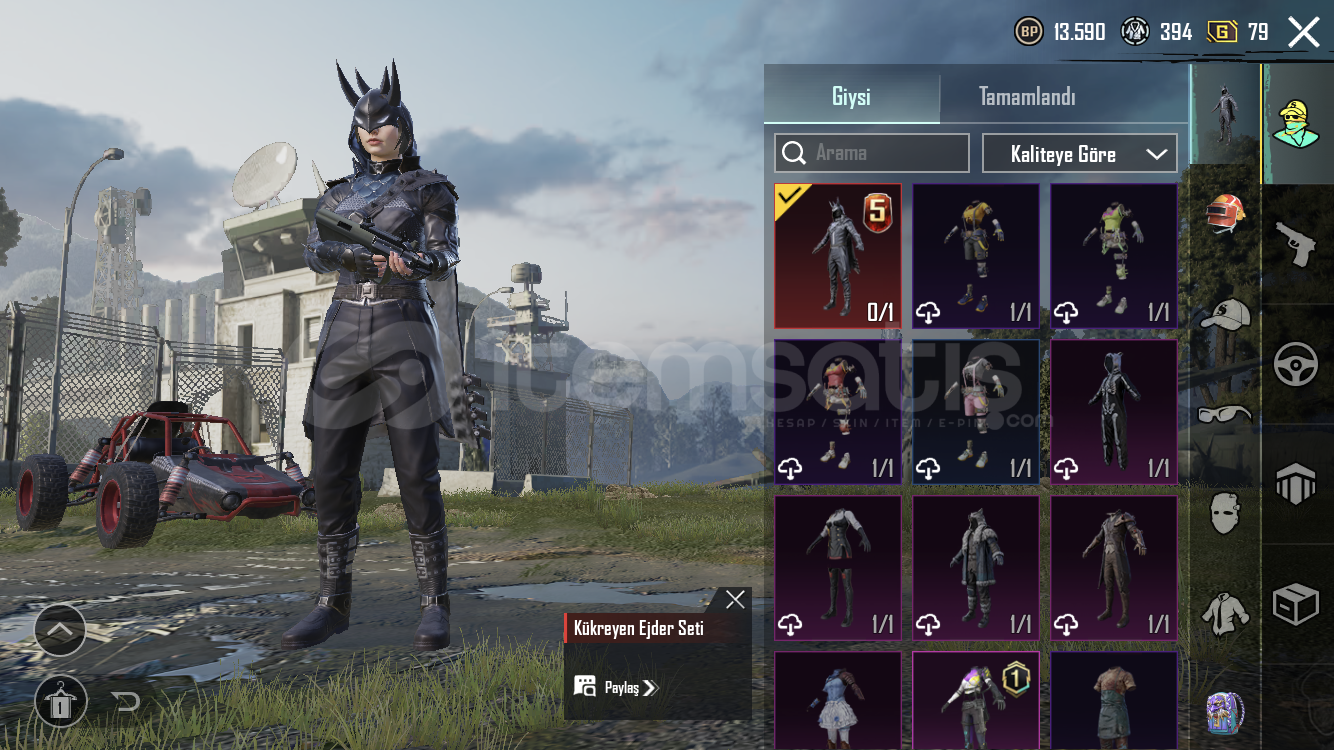Select the Giysi tab
The image size is (1334, 750).
click(851, 97)
